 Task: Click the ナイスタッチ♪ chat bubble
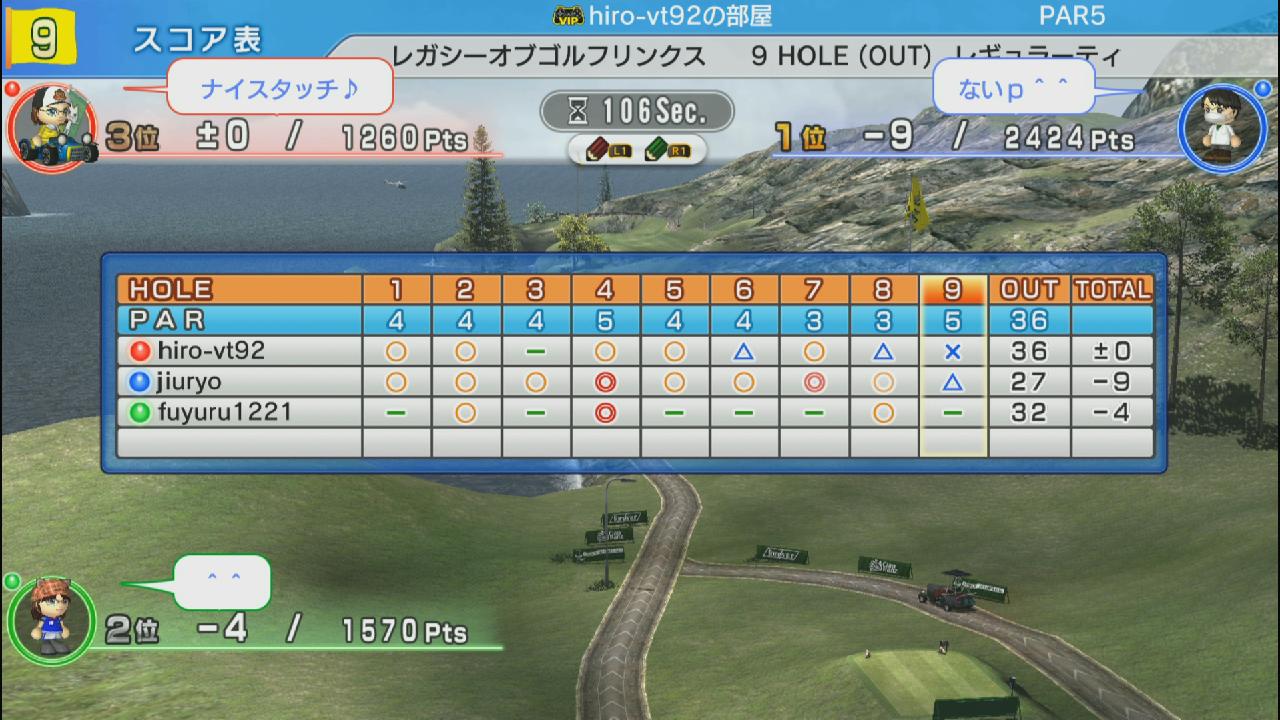[279, 90]
